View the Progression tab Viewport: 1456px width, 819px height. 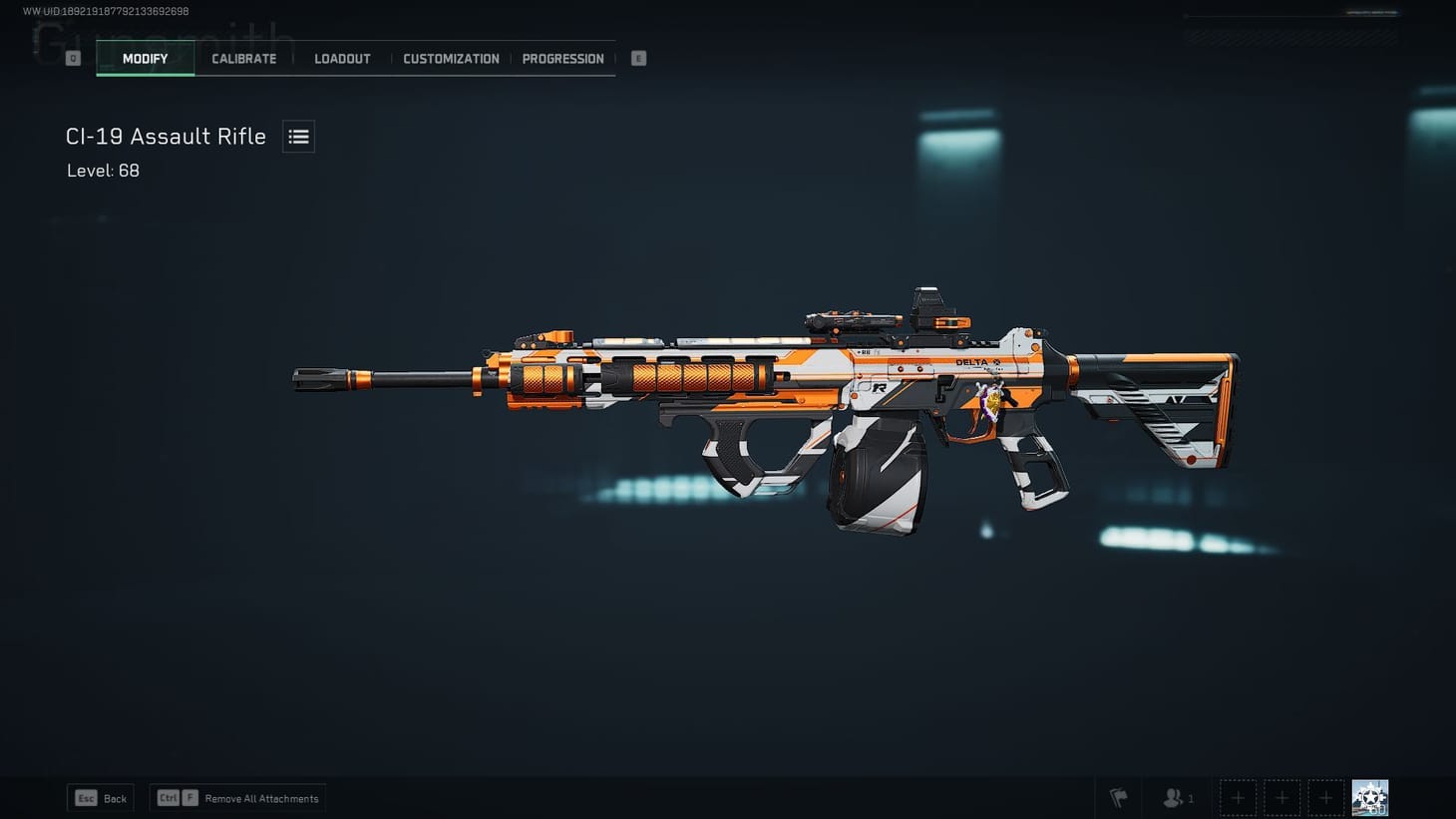coord(563,58)
